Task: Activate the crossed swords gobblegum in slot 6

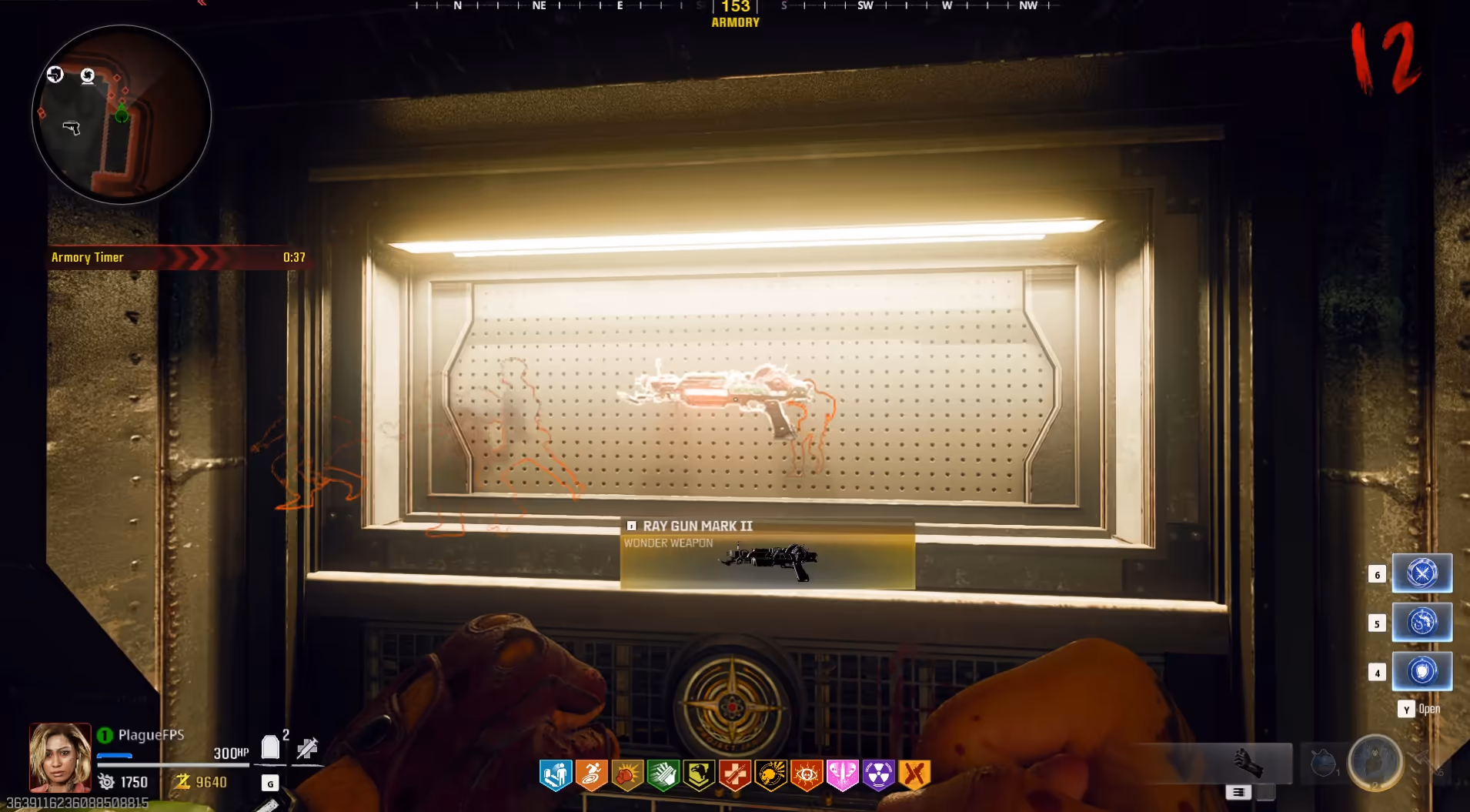Action: click(1422, 573)
